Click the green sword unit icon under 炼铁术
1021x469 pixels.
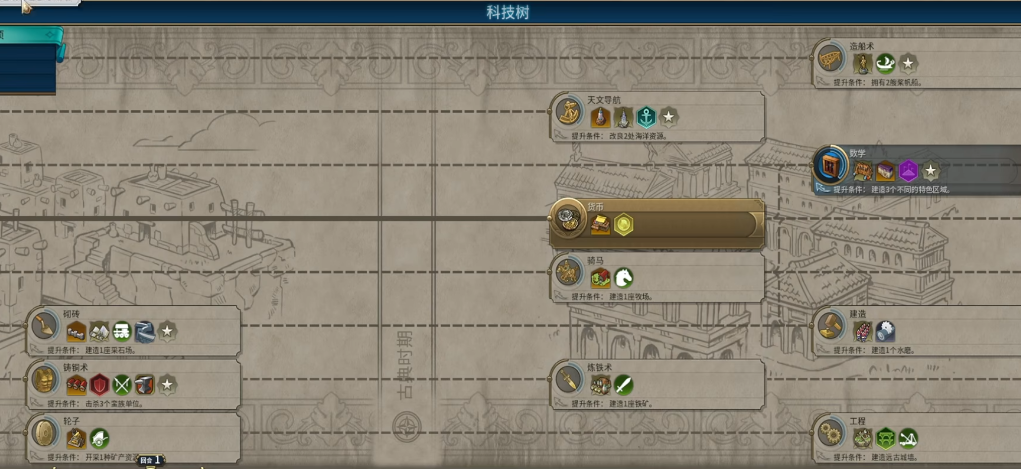623,385
